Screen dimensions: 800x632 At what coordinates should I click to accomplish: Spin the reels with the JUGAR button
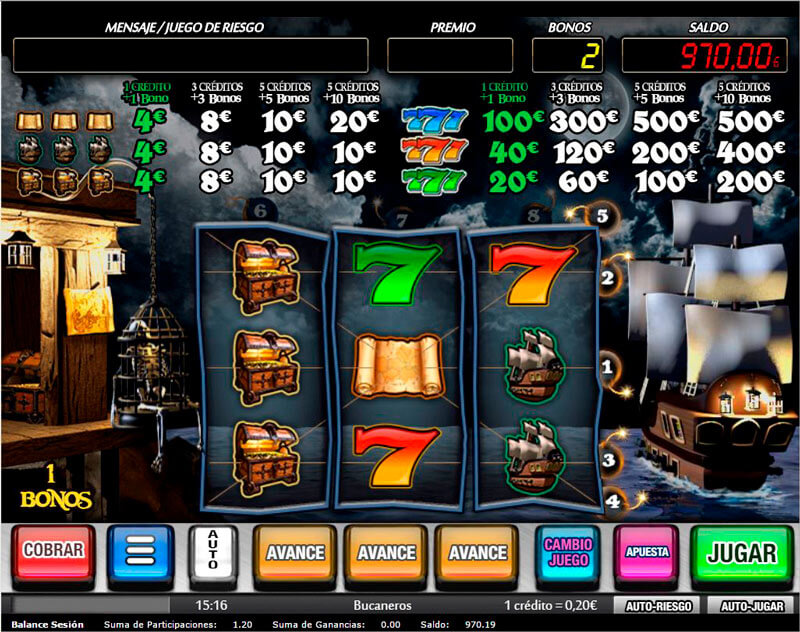pos(742,552)
